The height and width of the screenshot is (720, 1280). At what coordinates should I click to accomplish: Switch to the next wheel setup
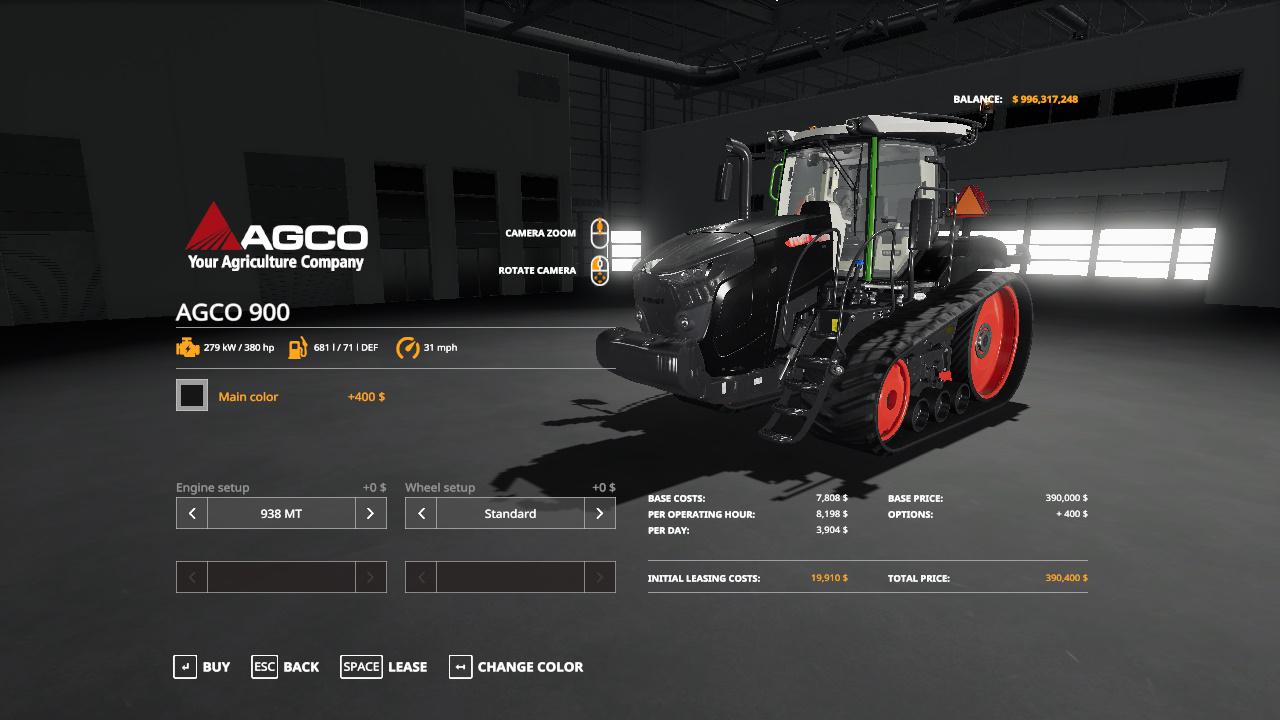599,514
